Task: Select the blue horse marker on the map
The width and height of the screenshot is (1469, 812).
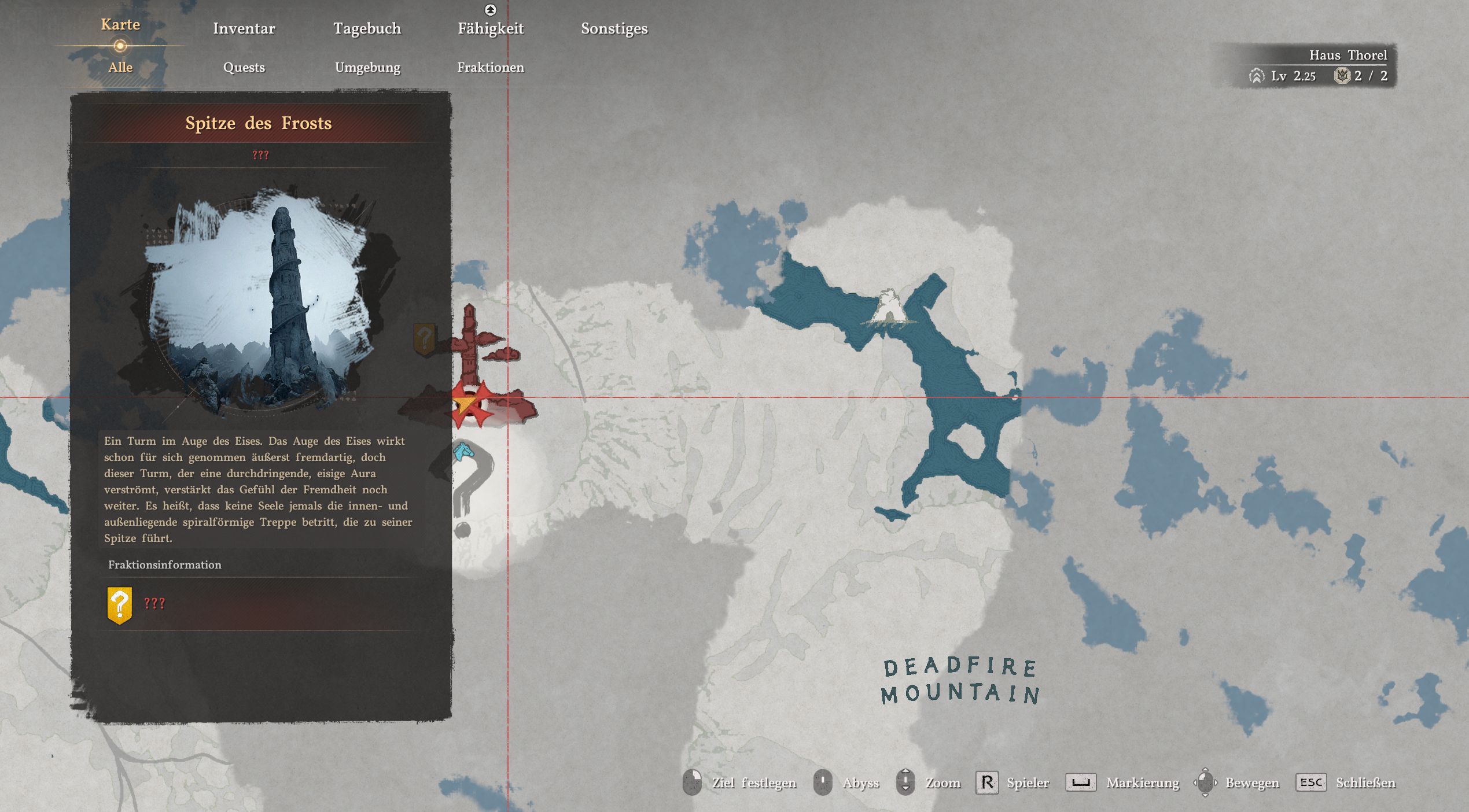Action: pyautogui.click(x=463, y=451)
